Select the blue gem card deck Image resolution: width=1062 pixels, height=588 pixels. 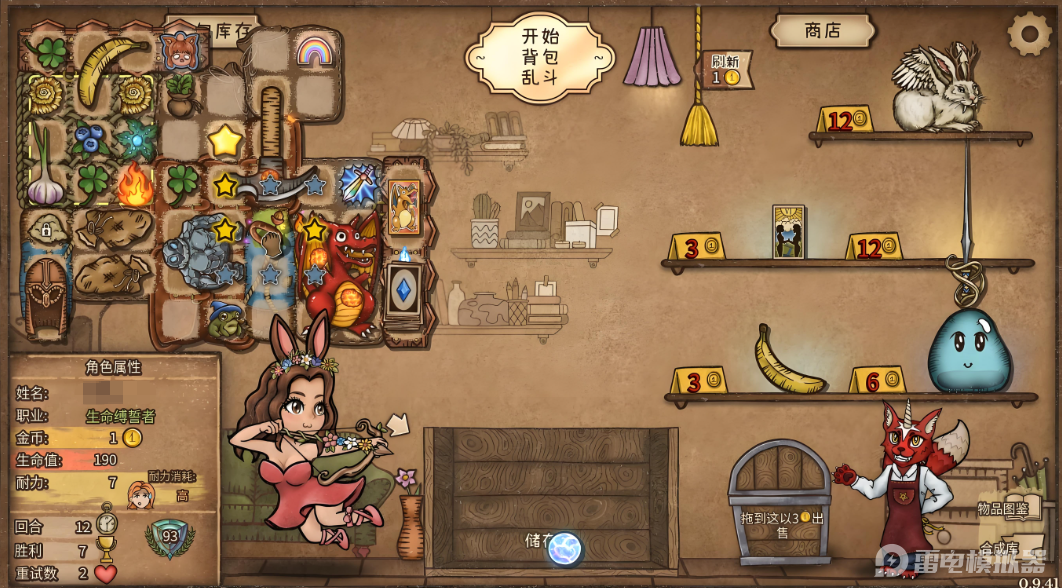(x=405, y=290)
